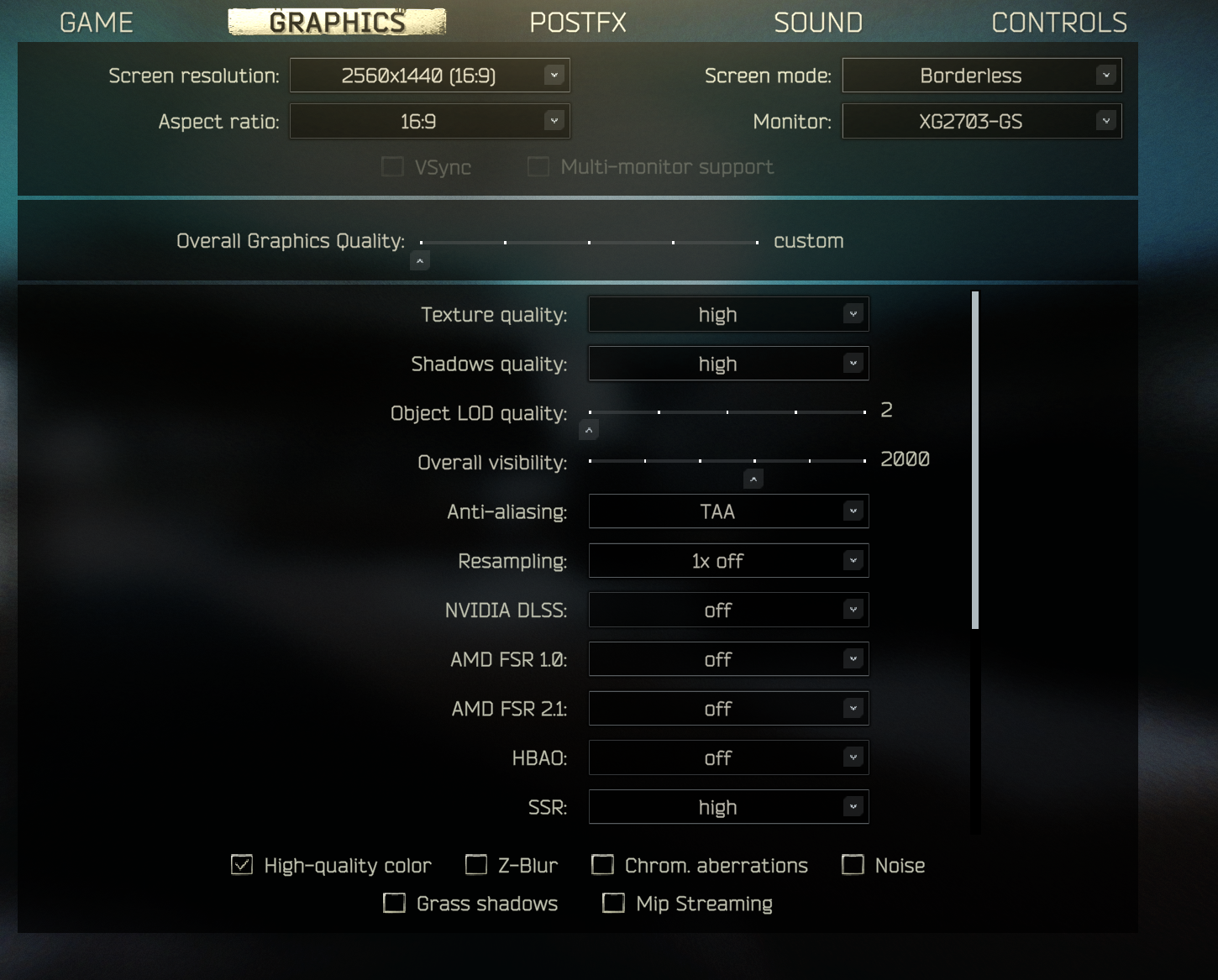
Task: Enable Z-Blur
Action: [x=475, y=865]
